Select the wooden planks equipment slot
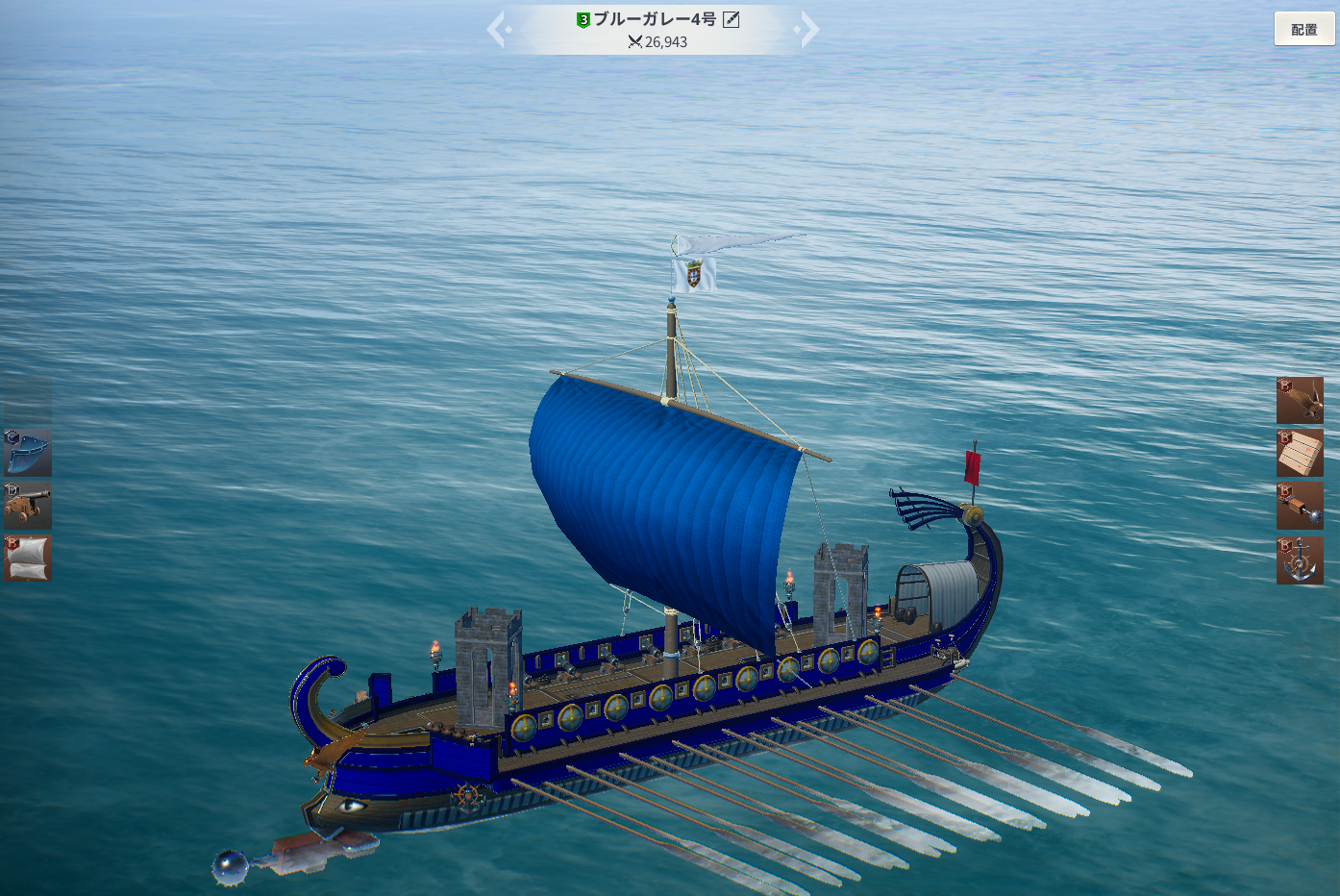1340x896 pixels. pos(1300,453)
